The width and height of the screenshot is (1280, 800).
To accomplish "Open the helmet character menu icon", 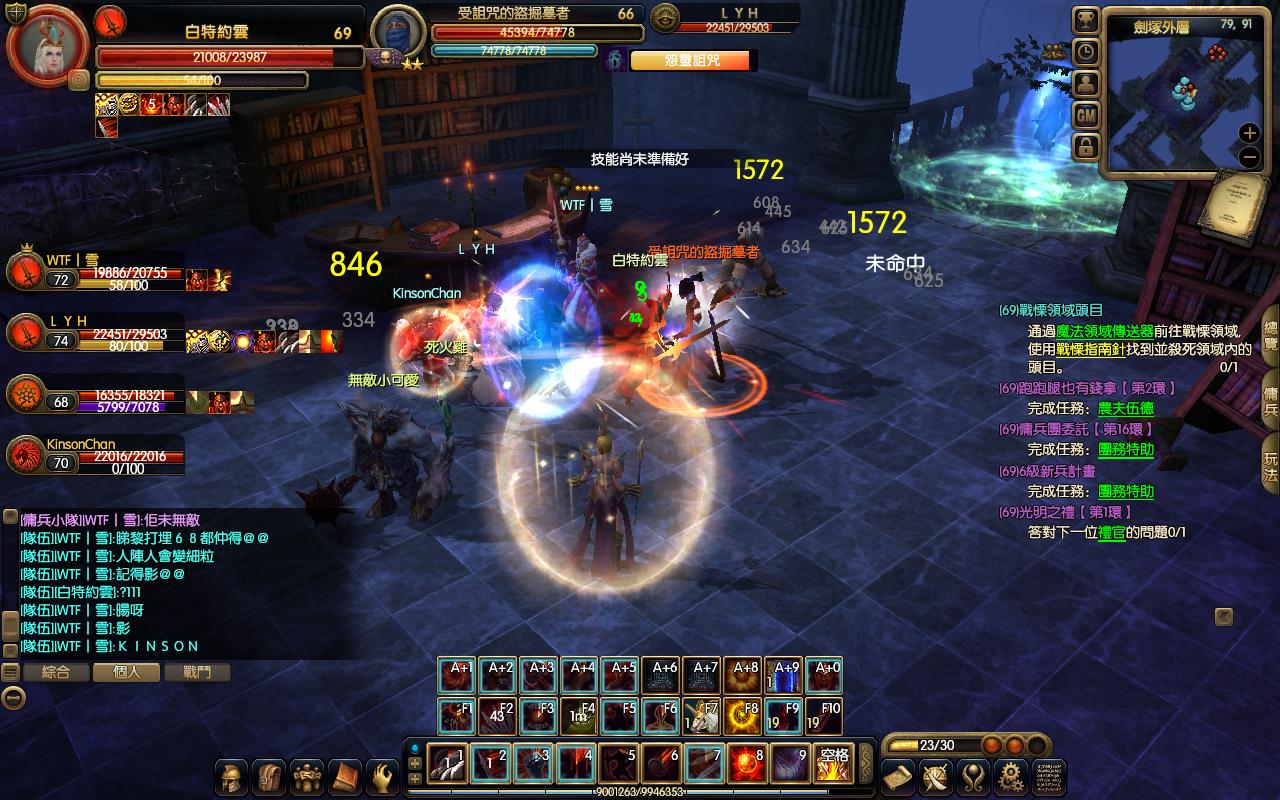I will 232,777.
